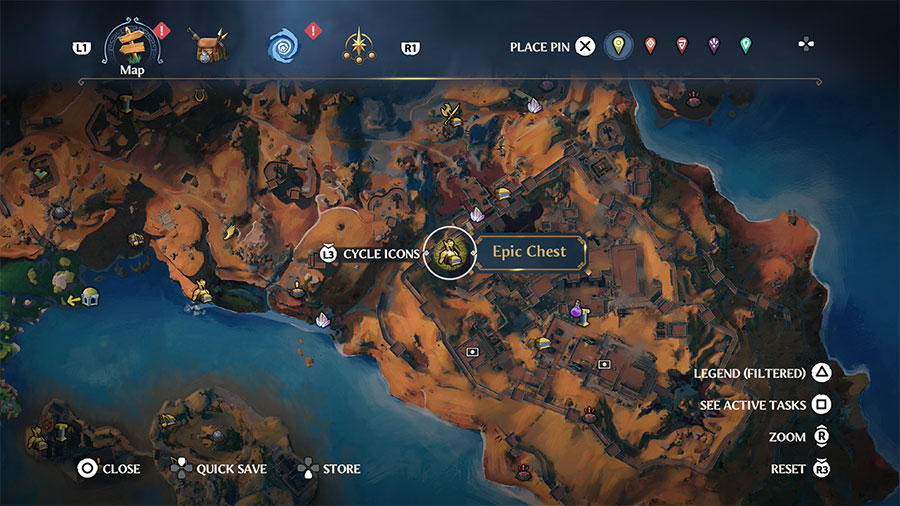Choose the orange map pin
900x506 pixels.
tap(651, 46)
